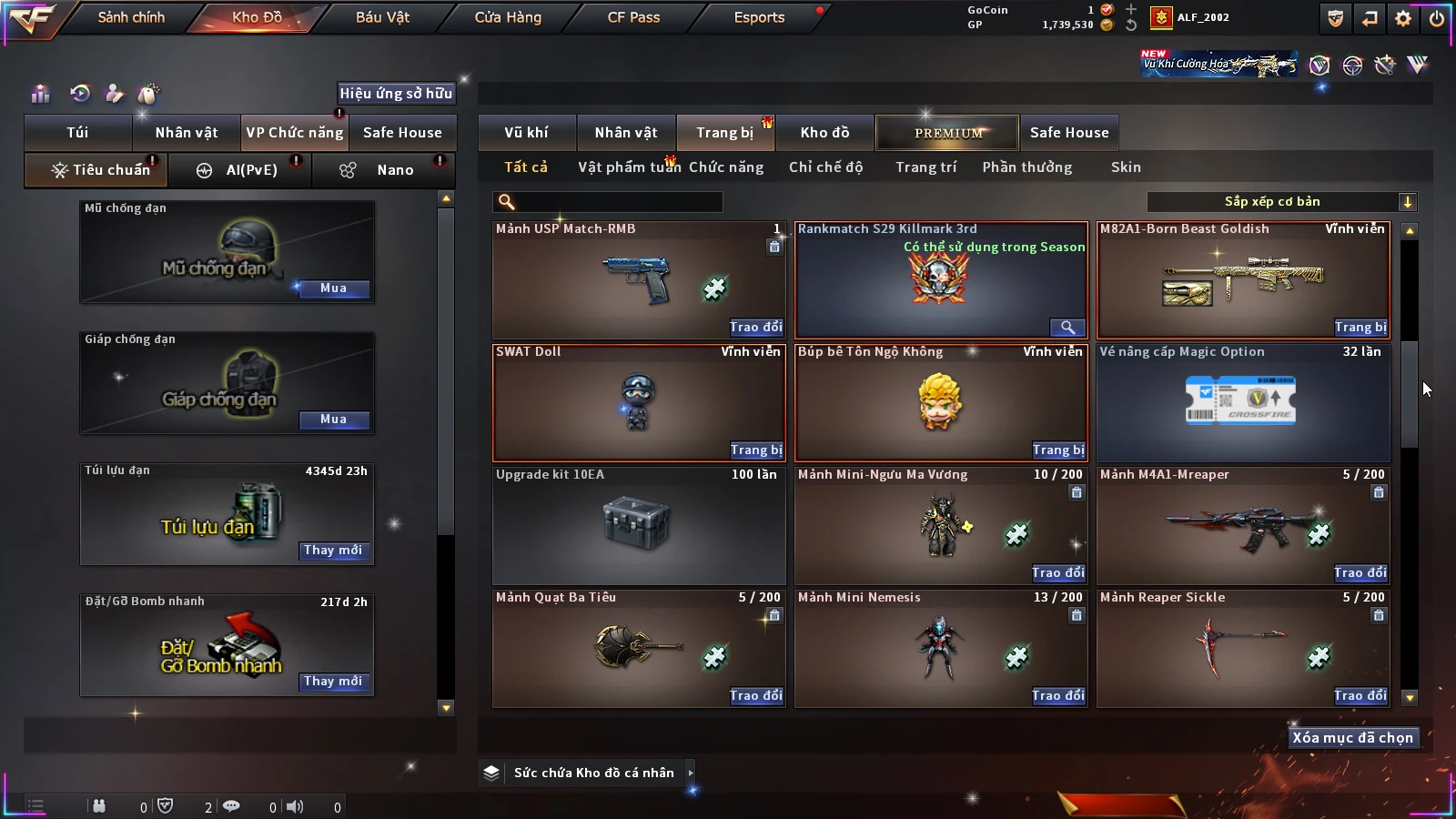Expand Sức chứa Kho đồ cá nhân
This screenshot has height=819, width=1456.
click(691, 773)
